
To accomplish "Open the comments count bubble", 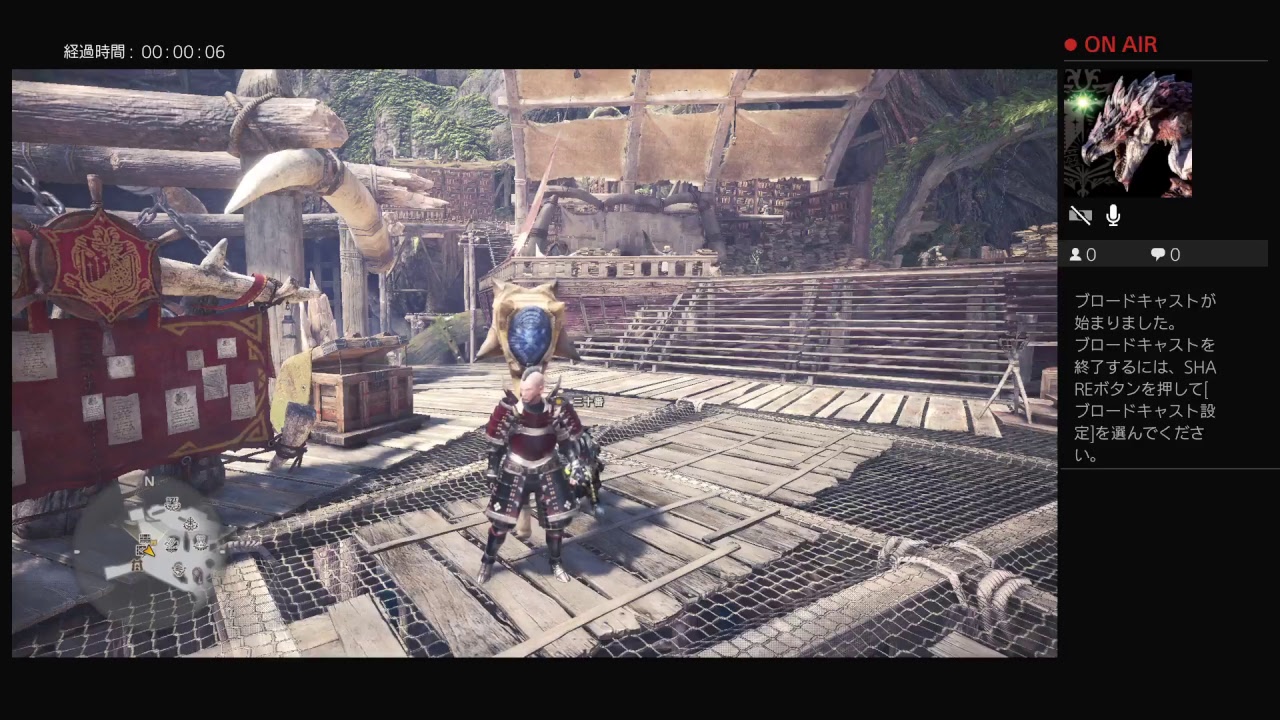I will point(1158,255).
